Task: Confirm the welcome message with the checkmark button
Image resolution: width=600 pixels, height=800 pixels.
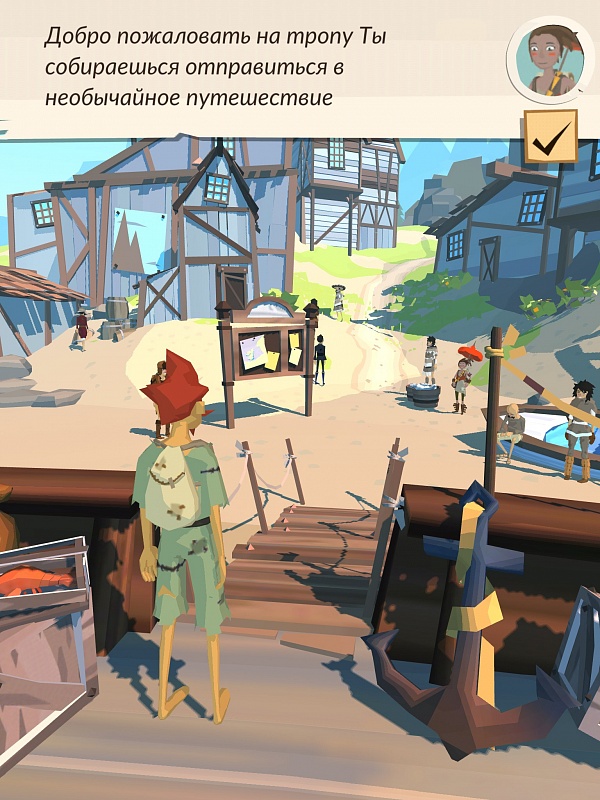Action: pyautogui.click(x=549, y=140)
